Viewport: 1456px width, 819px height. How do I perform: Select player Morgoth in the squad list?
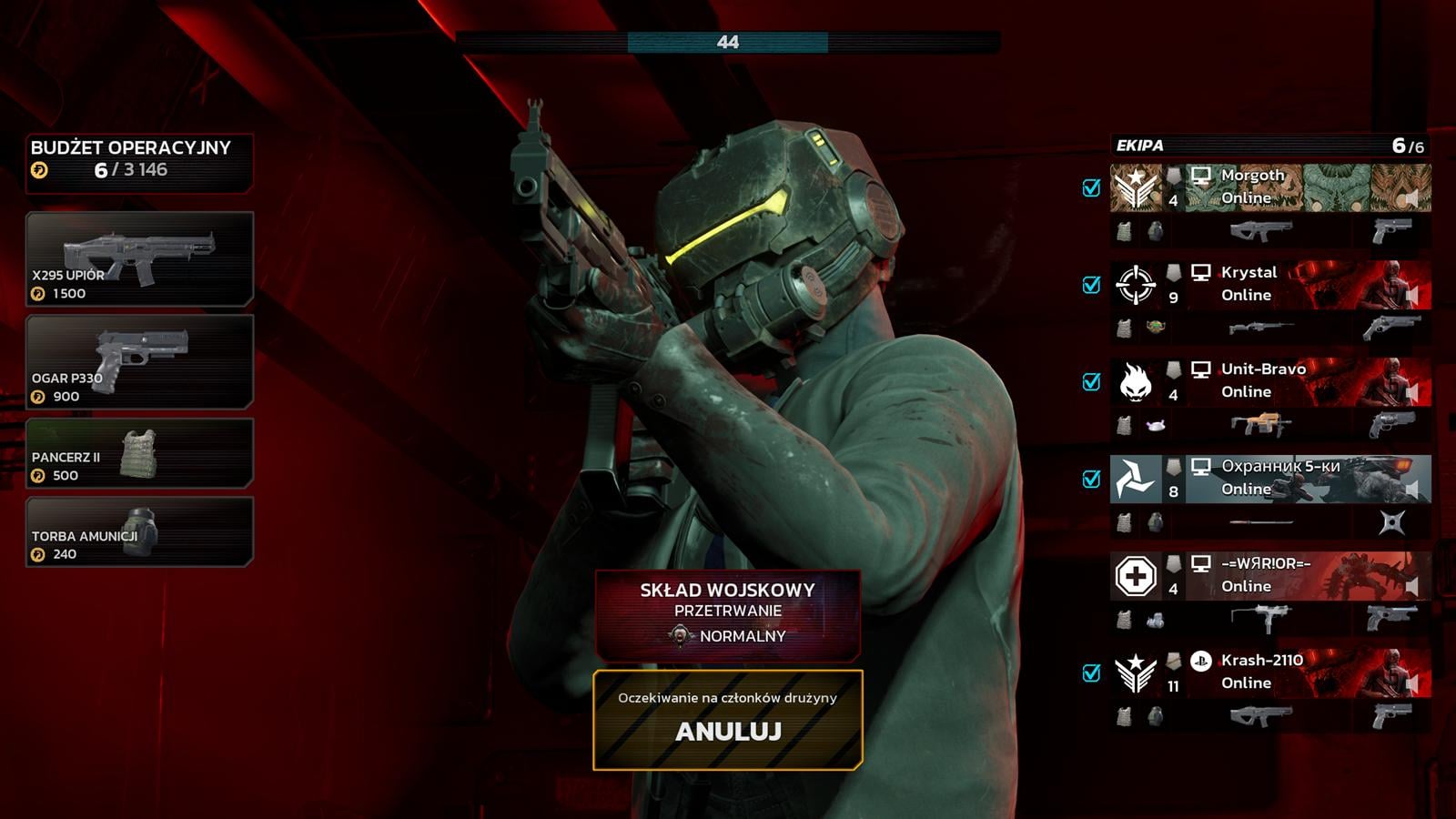point(1269,187)
